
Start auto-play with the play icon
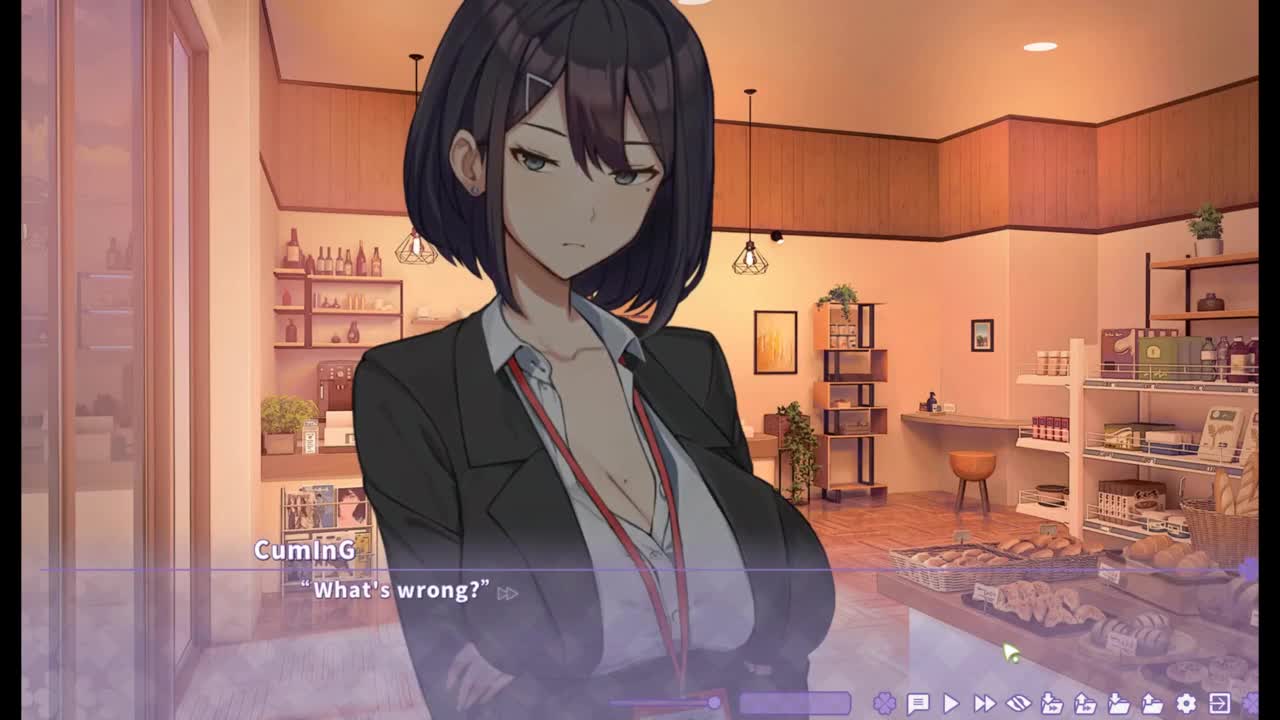(x=951, y=704)
